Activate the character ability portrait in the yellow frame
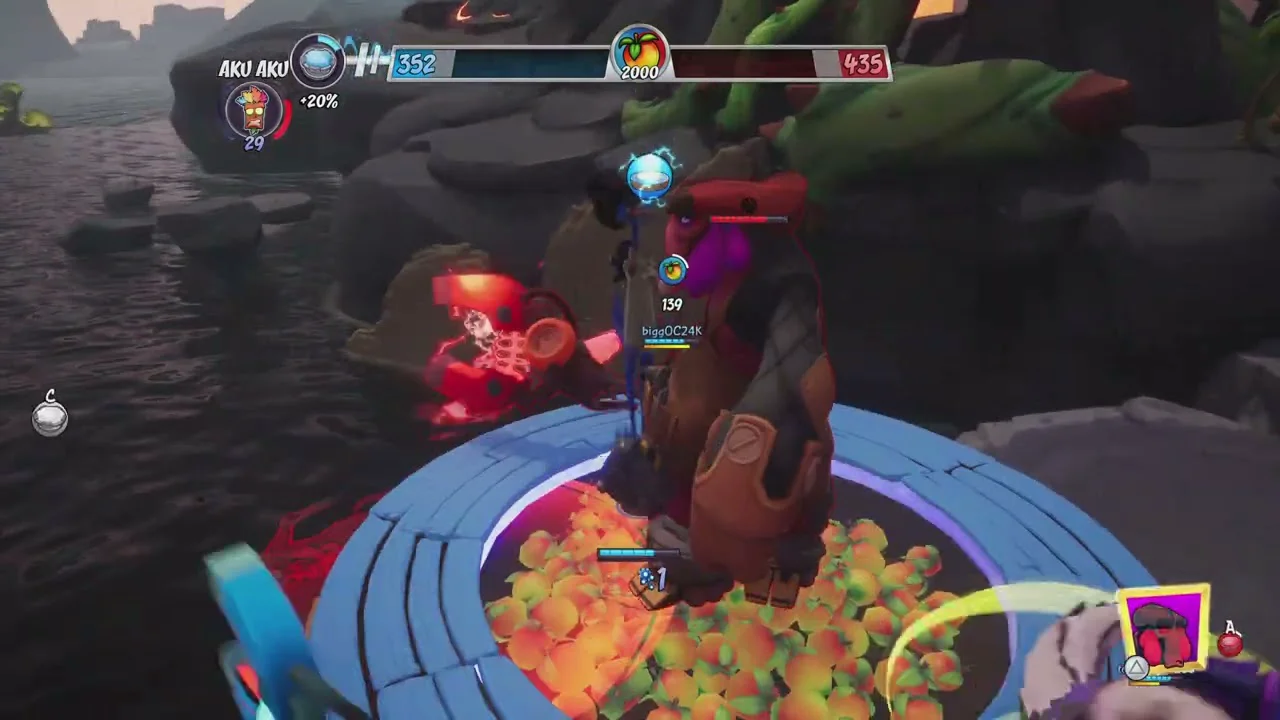Image resolution: width=1280 pixels, height=720 pixels. [1163, 631]
